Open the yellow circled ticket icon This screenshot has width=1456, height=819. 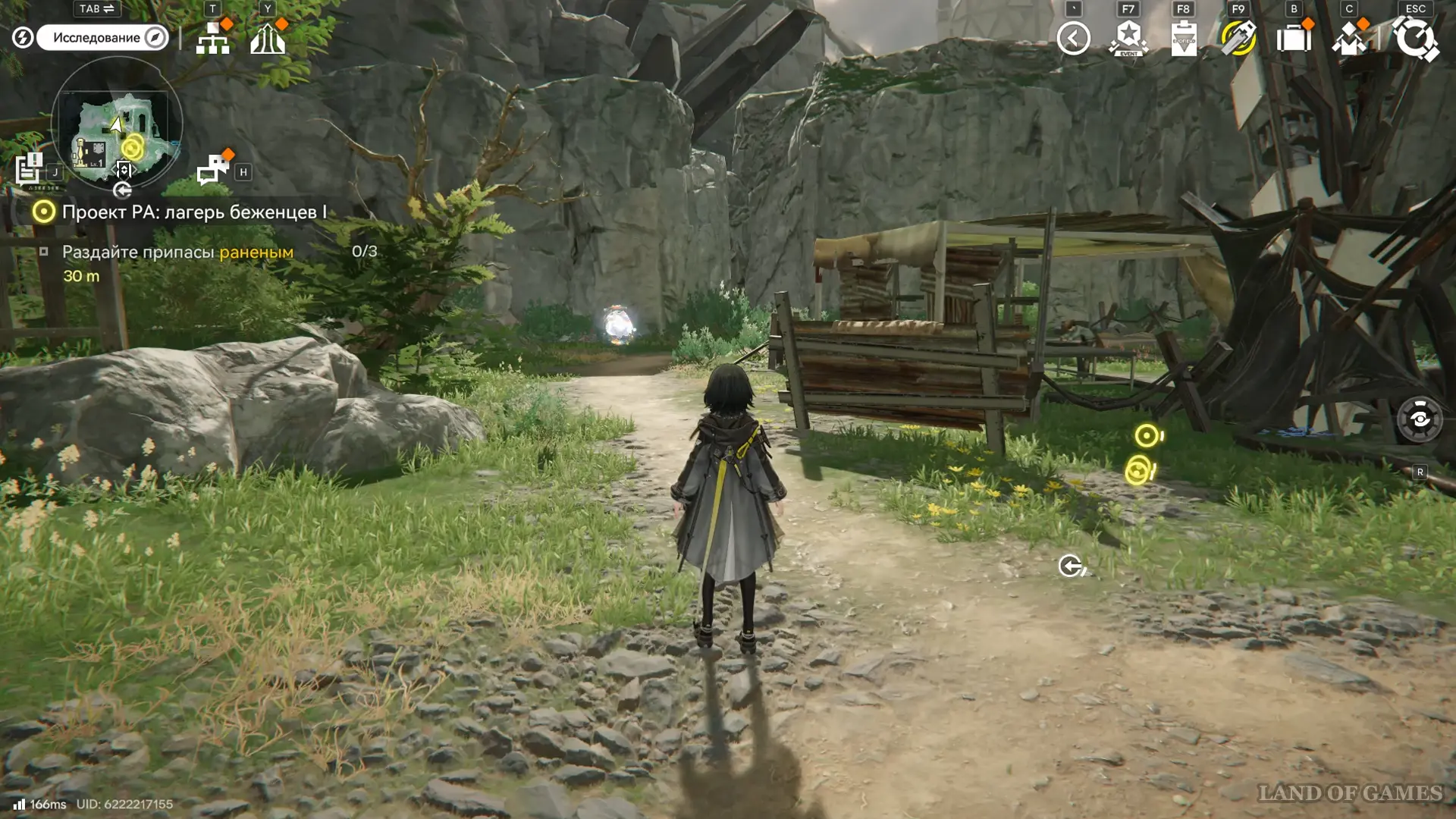pos(1238,39)
